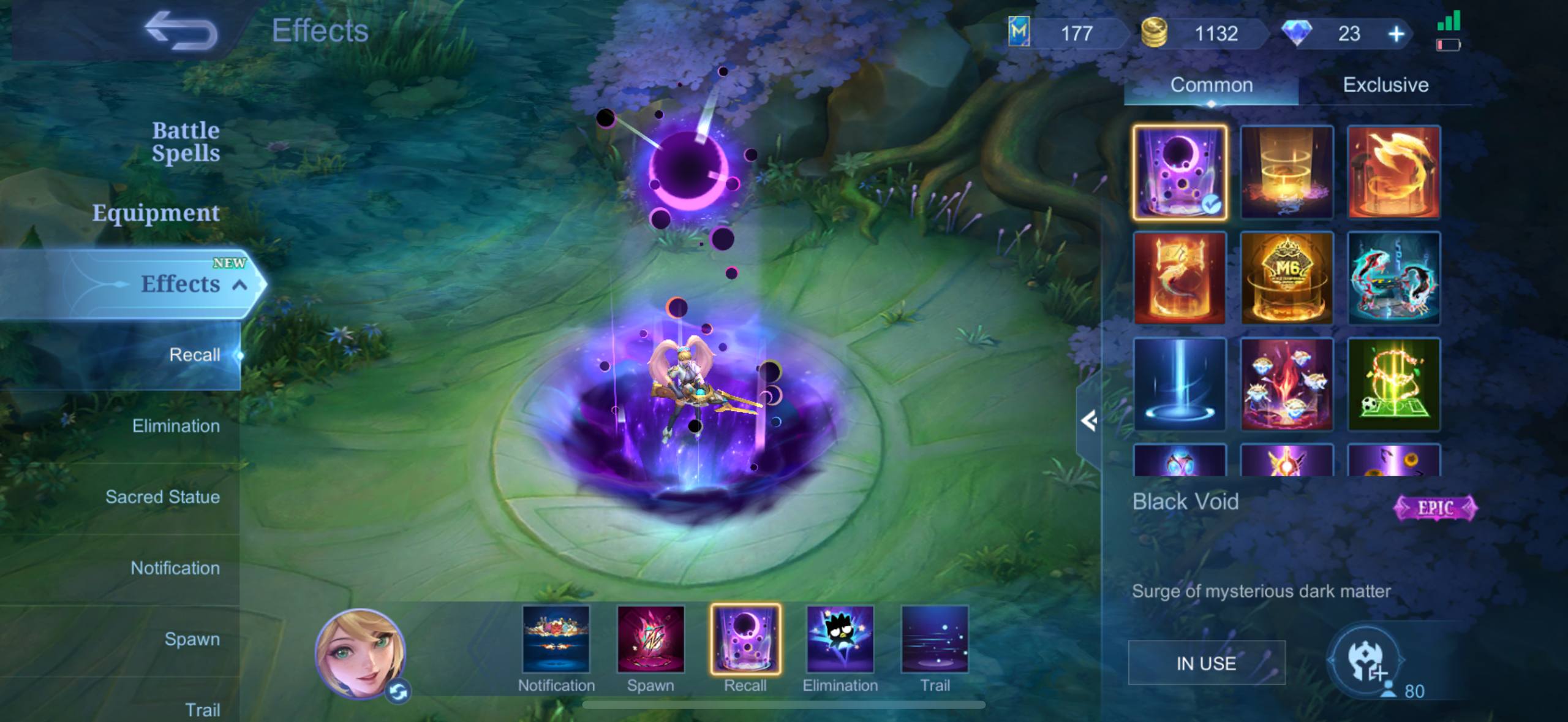
Task: Select the Black Void recall effect thumbnail
Action: tap(1180, 172)
